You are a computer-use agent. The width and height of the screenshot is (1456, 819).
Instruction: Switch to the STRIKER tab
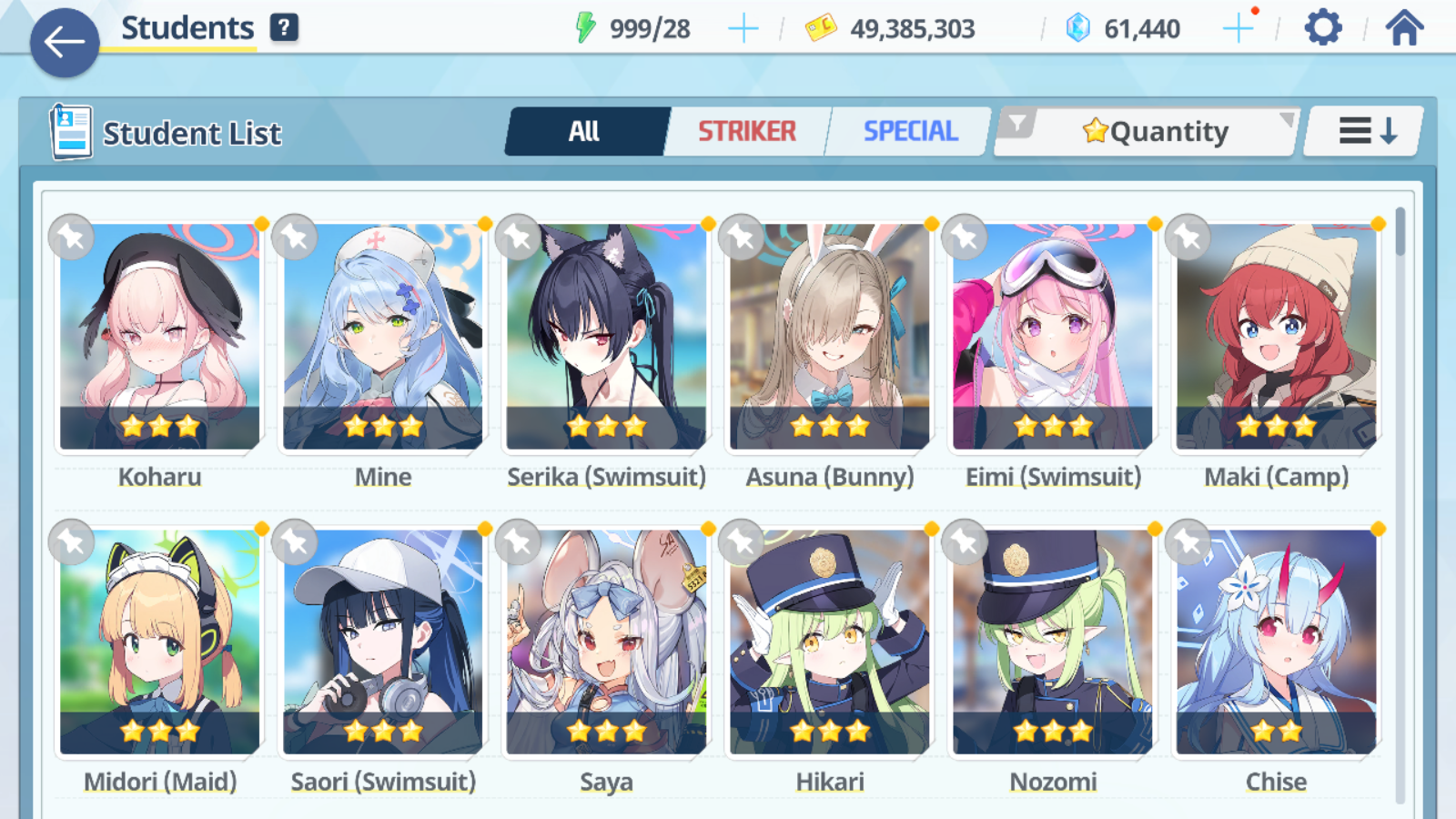coord(747,132)
